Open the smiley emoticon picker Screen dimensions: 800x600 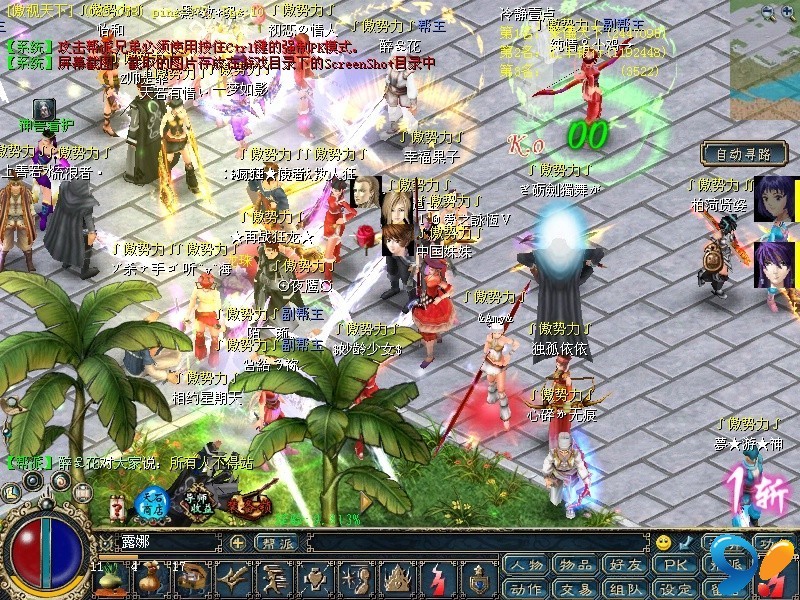(x=663, y=542)
